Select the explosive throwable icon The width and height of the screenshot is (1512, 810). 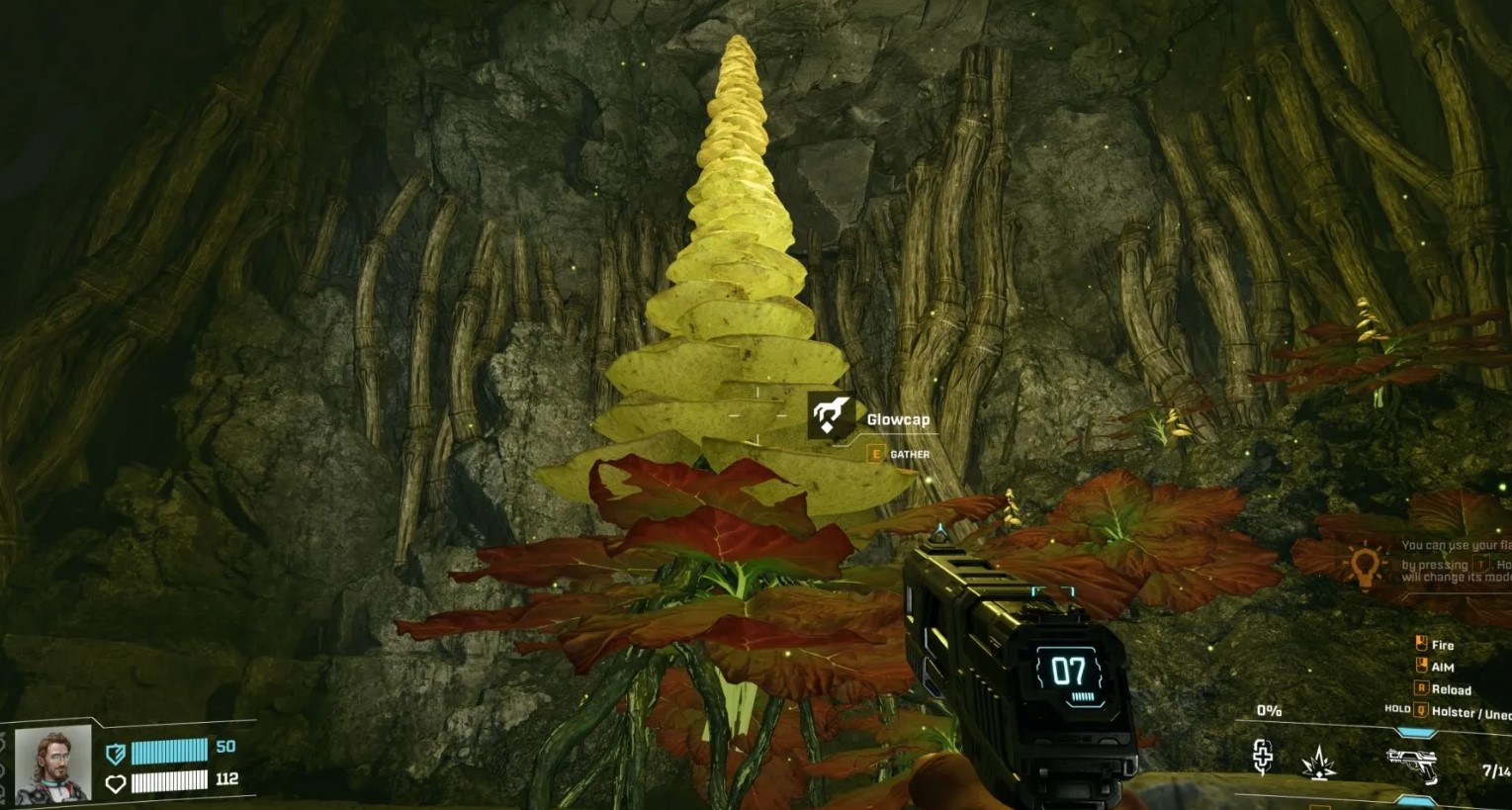1319,763
